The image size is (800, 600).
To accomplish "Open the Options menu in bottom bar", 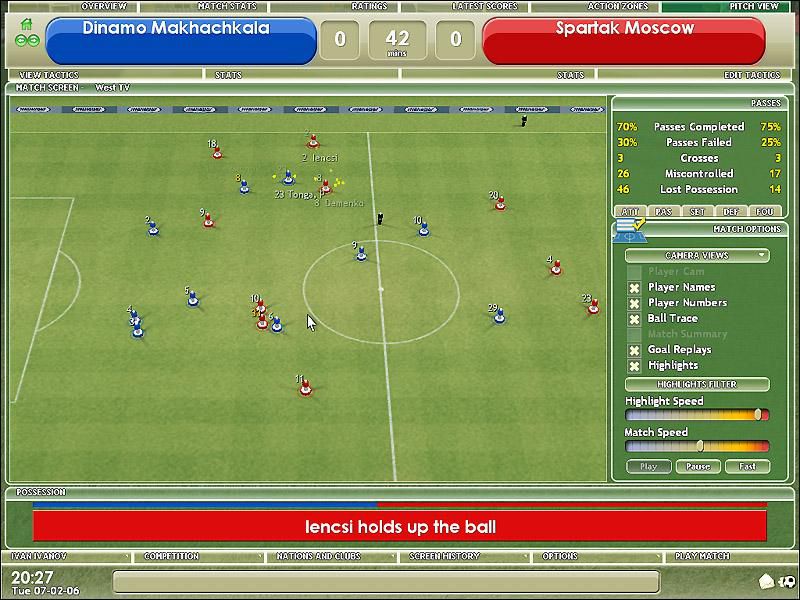I will (x=559, y=556).
